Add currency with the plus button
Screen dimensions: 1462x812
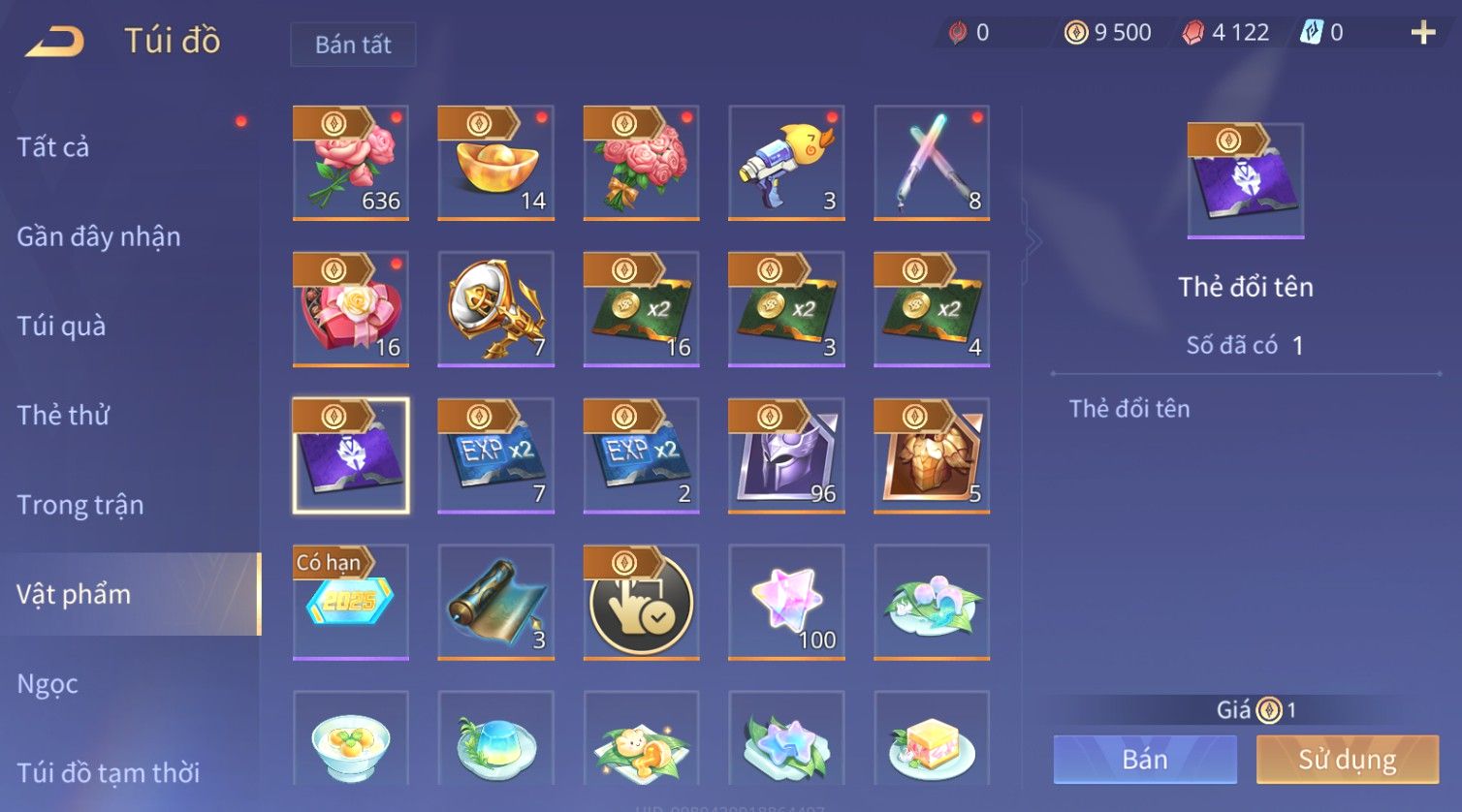pos(1422,33)
